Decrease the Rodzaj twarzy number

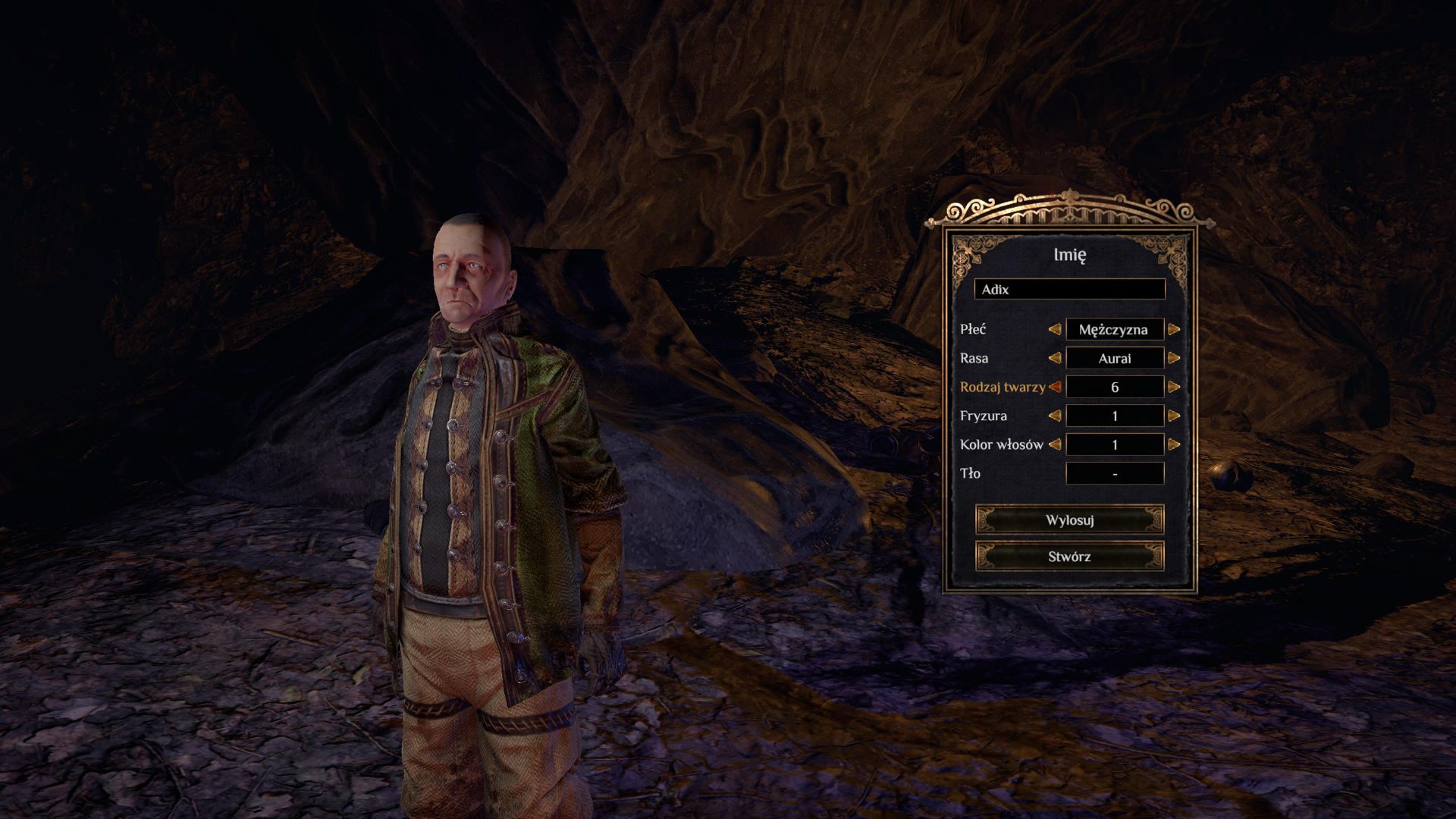pyautogui.click(x=1054, y=387)
